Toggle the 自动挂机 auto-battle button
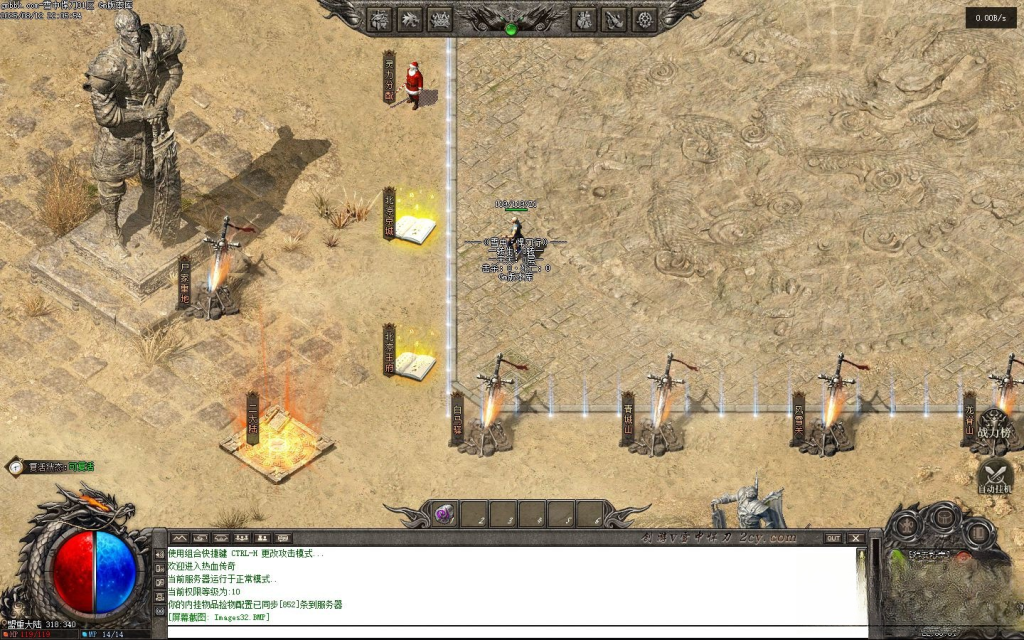1024x640 pixels. 995,476
